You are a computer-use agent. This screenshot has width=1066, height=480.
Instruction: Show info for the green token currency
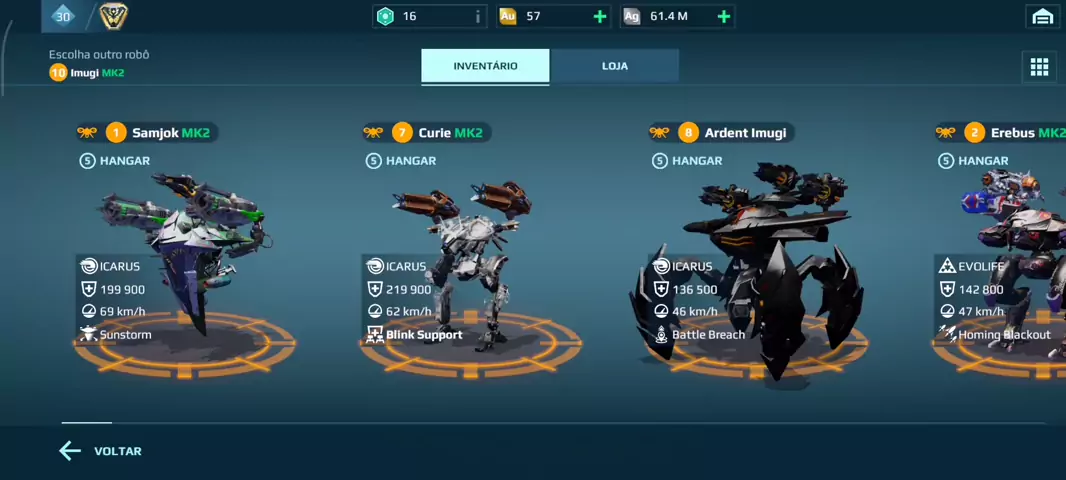[477, 16]
